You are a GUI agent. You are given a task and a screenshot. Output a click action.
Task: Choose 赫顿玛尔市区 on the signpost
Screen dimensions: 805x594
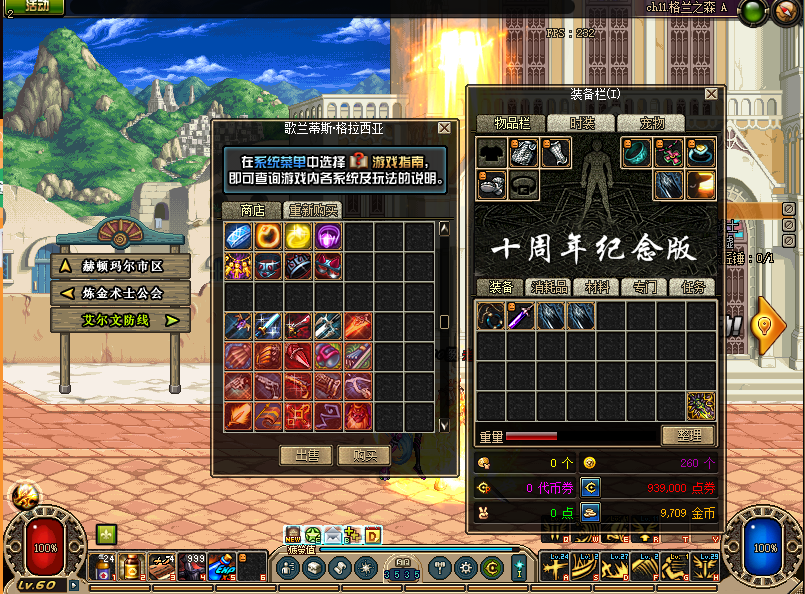(120, 266)
